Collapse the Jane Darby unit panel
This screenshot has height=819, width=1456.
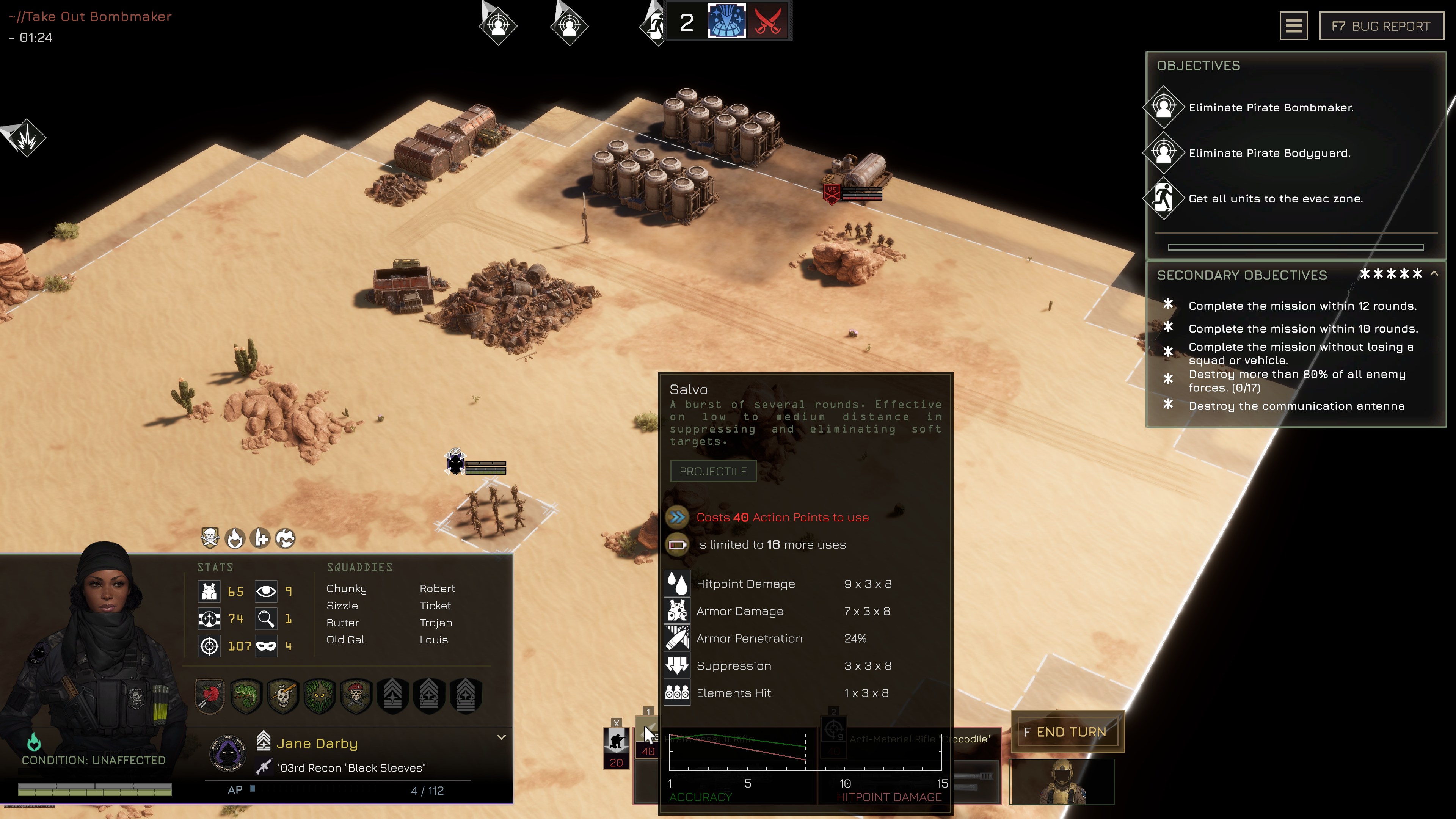tap(501, 737)
